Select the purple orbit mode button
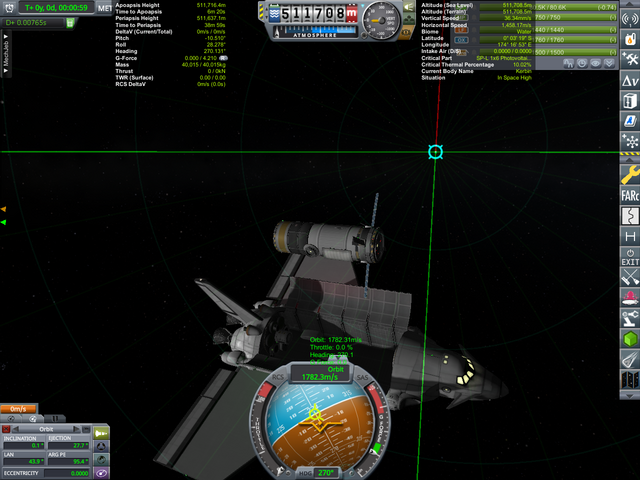 (x=102, y=472)
